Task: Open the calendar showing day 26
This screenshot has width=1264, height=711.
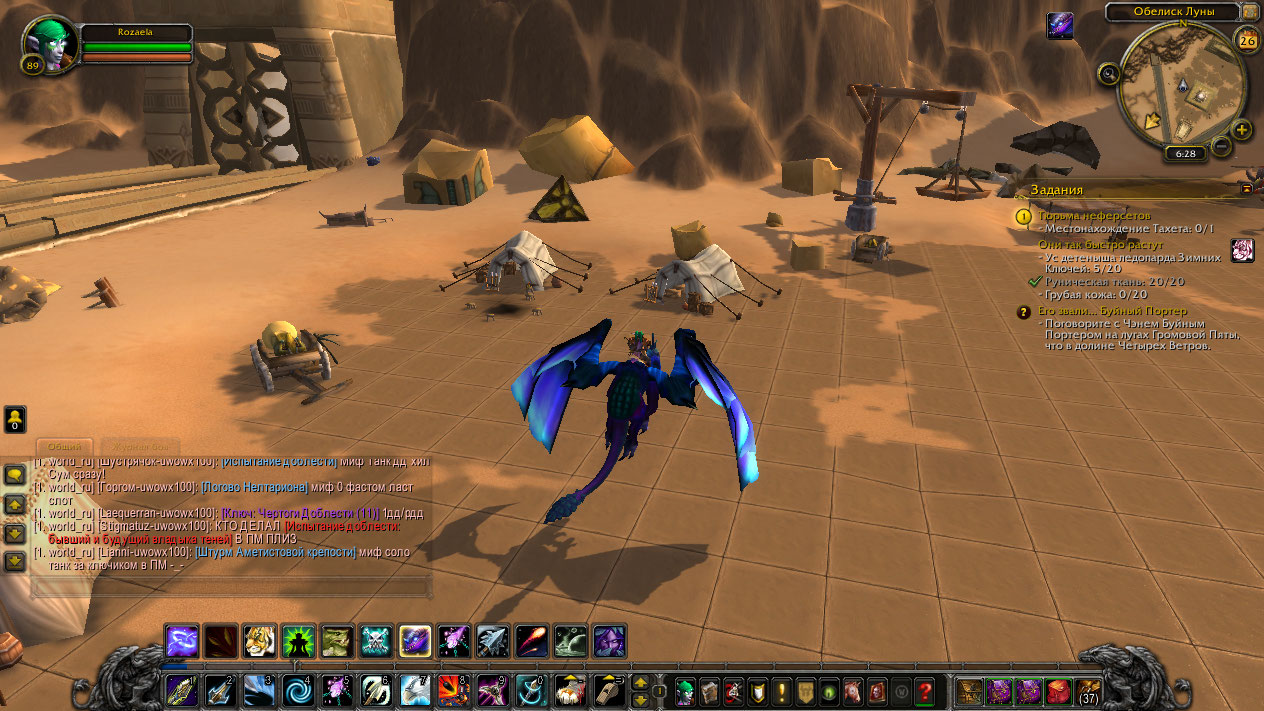Action: point(1247,40)
